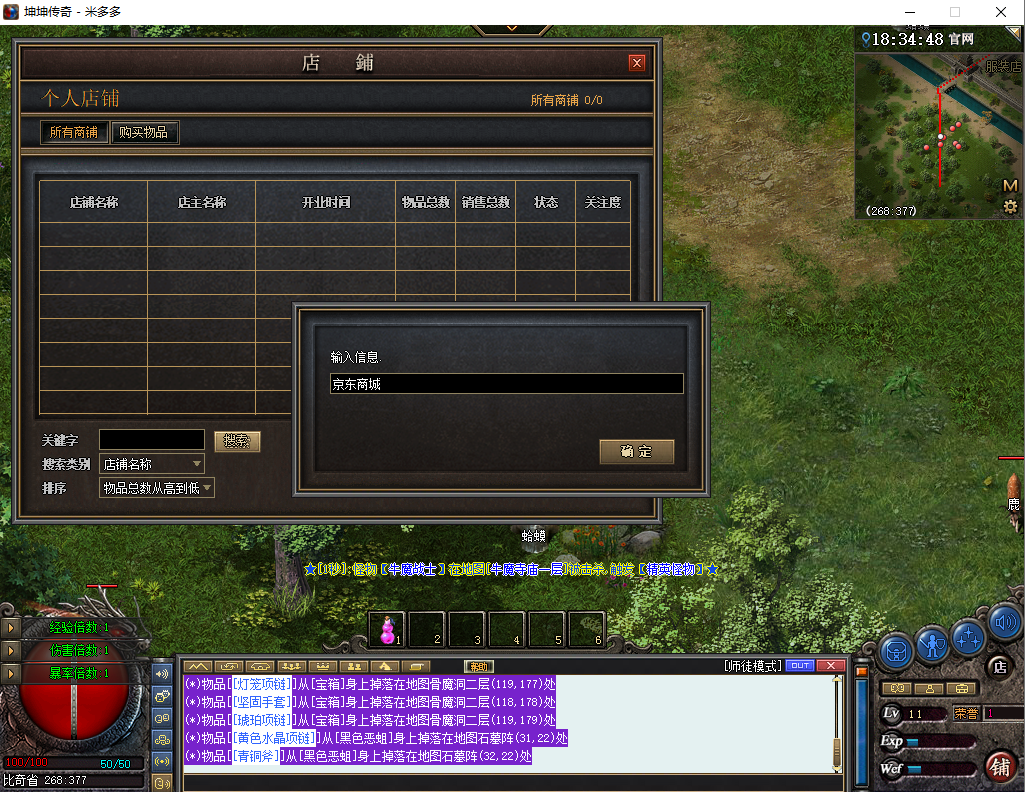
Task: Expand the full map with the M button
Action: 1010,186
